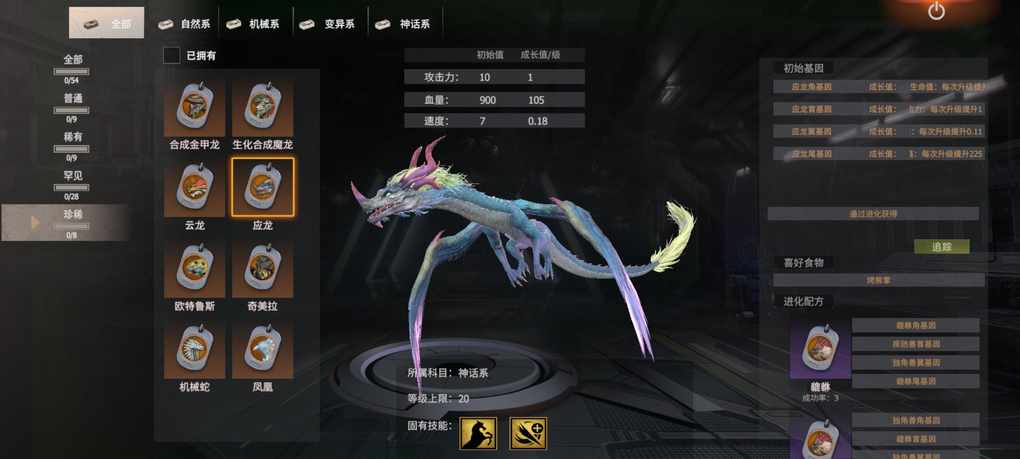Image resolution: width=1020 pixels, height=459 pixels.
Task: Select the 合成金甲龙 creature tag
Action: pos(194,108)
